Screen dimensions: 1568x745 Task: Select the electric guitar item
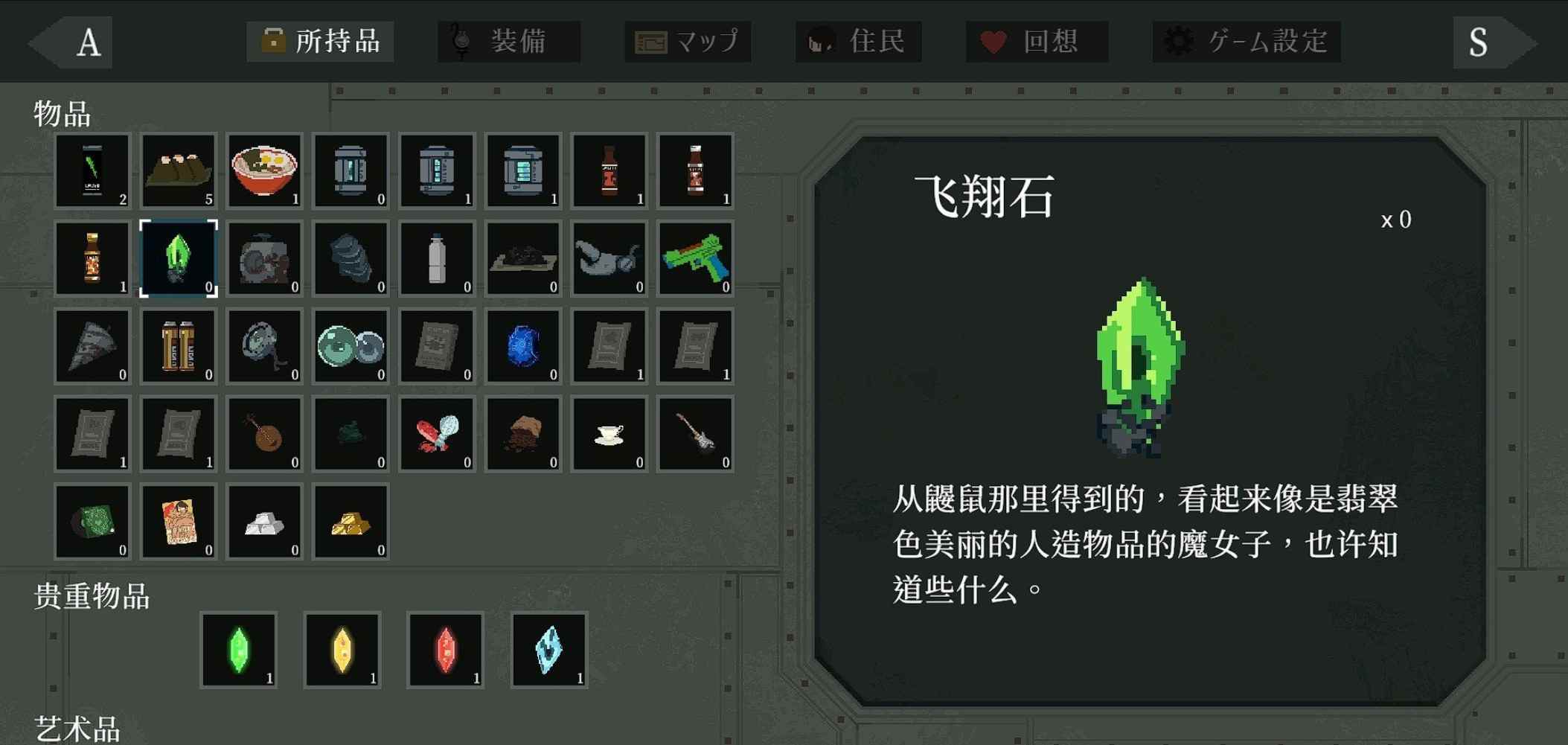coord(695,434)
